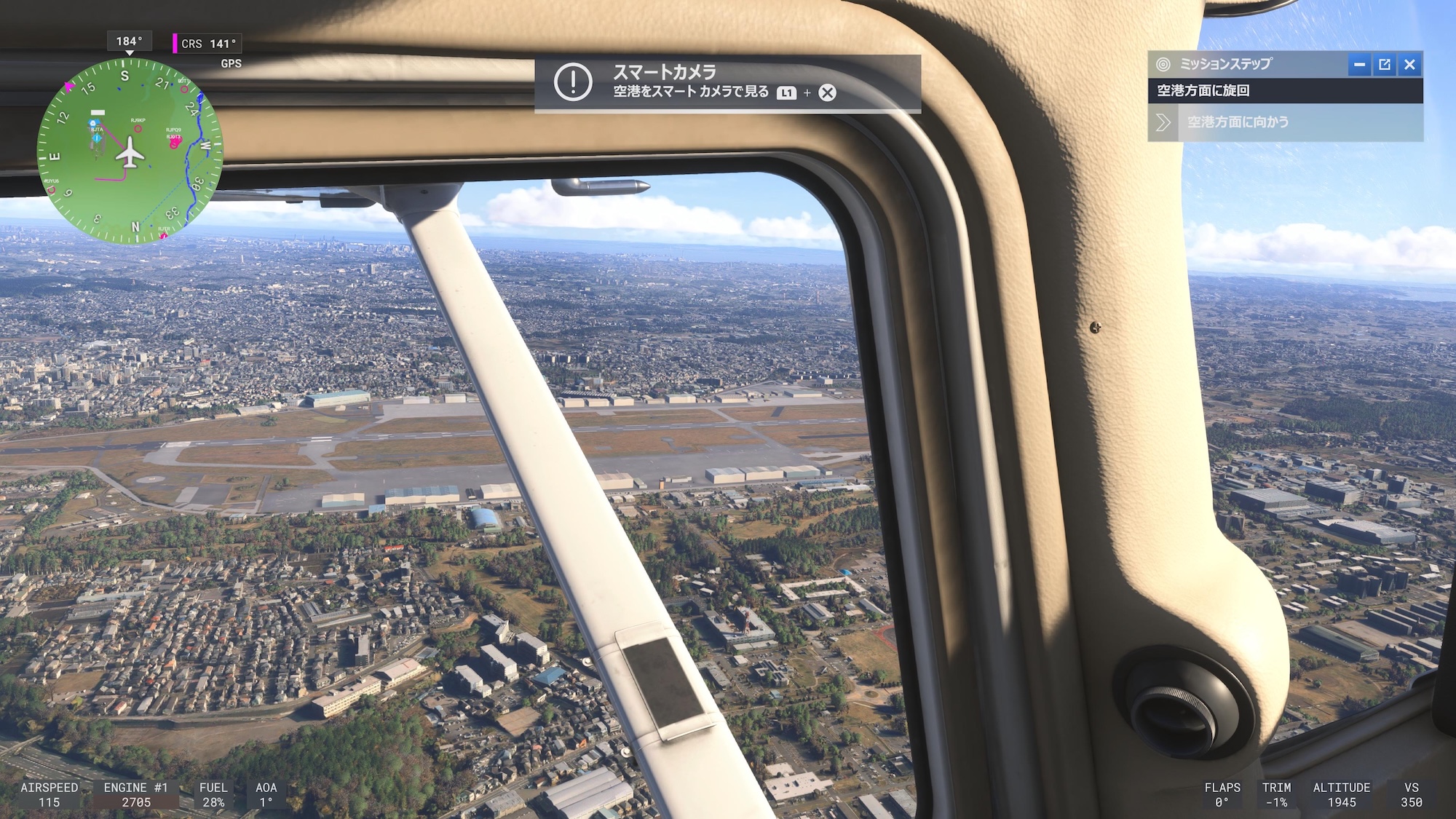Click the L1 shoulder button icon

786,93
